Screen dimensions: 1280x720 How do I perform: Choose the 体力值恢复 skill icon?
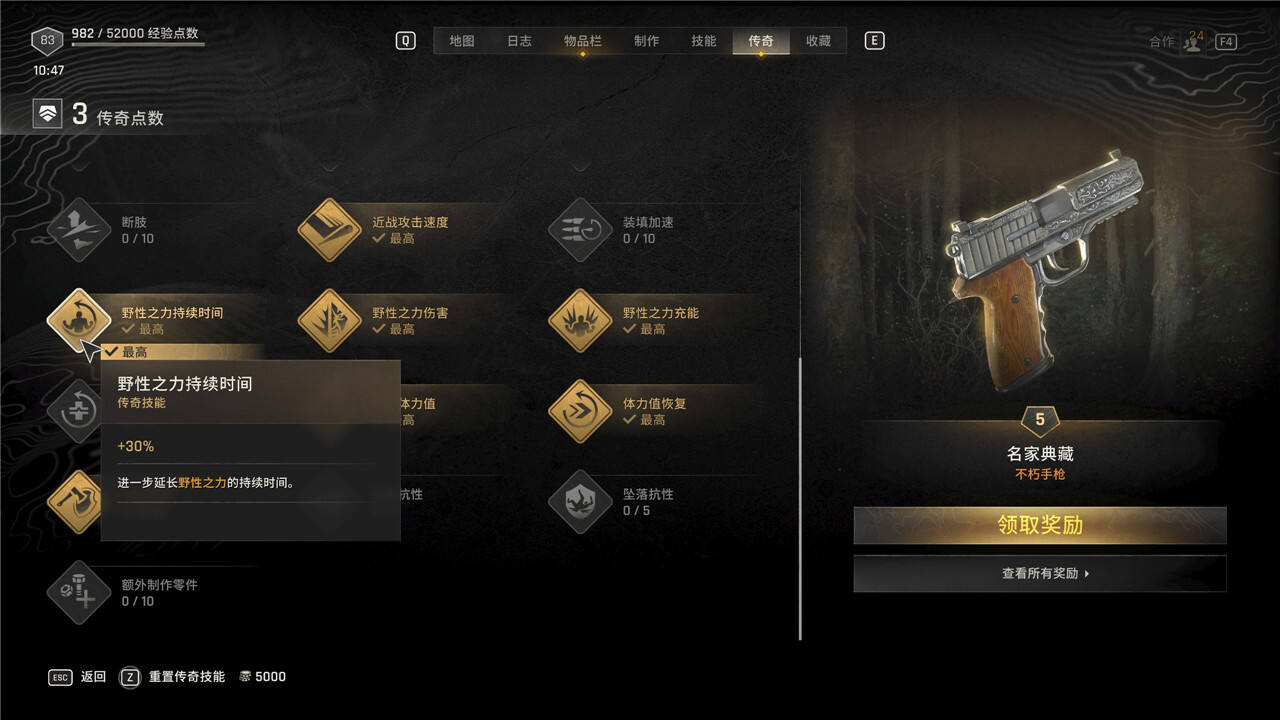[x=580, y=411]
